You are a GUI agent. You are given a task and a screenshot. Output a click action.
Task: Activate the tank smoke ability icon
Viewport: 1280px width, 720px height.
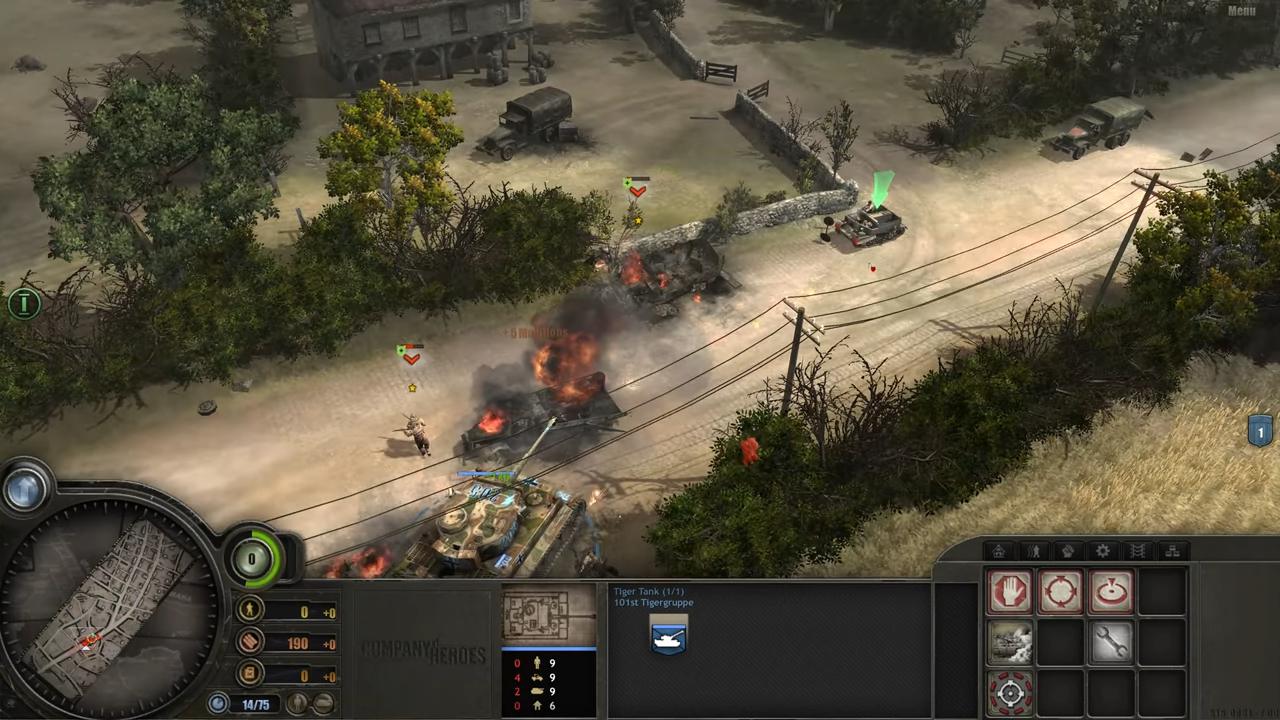point(1009,642)
